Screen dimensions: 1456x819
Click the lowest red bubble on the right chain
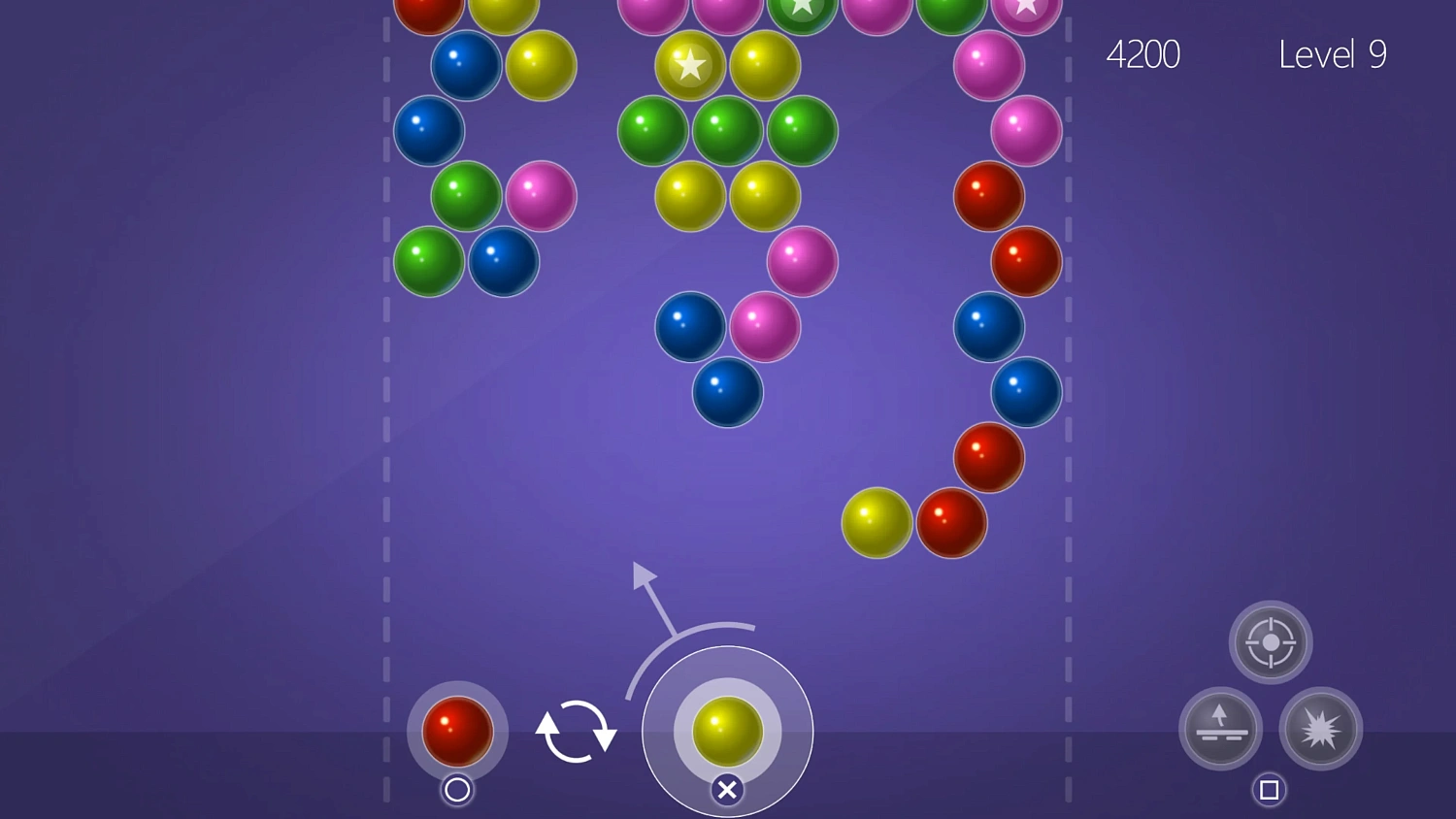tap(951, 524)
